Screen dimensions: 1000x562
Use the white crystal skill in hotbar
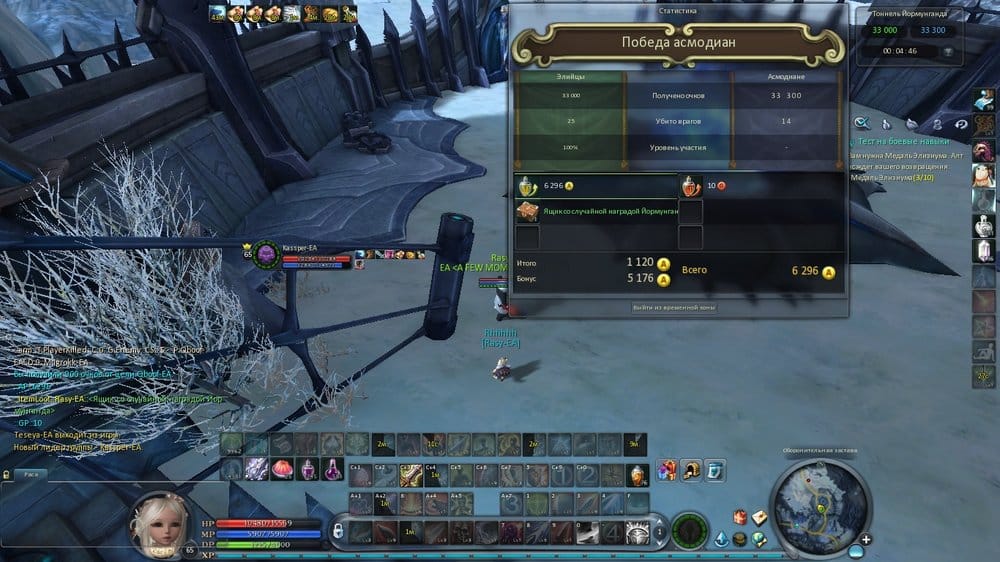click(256, 468)
